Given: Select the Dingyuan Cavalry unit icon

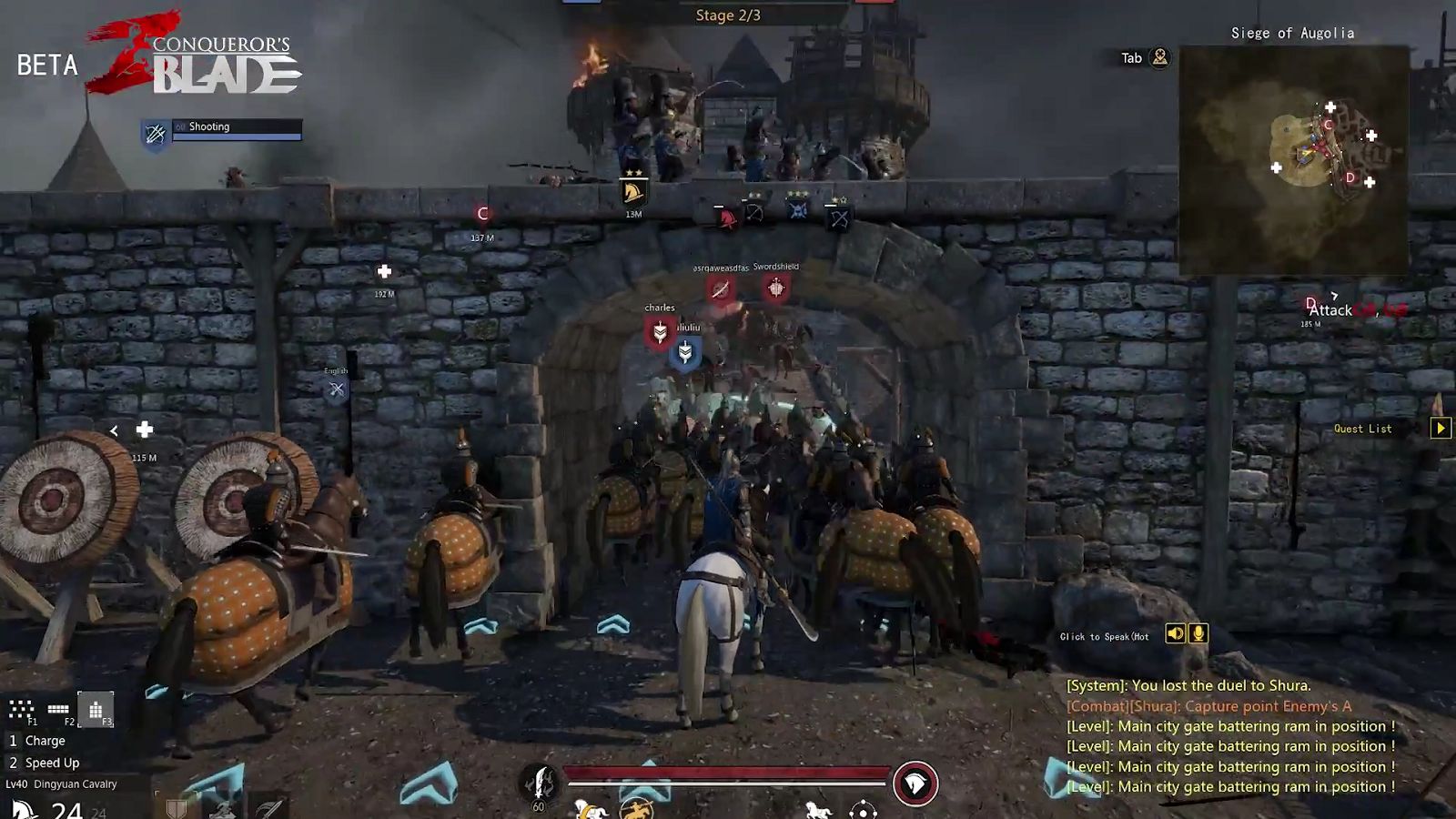Looking at the screenshot, I should pyautogui.click(x=24, y=809).
